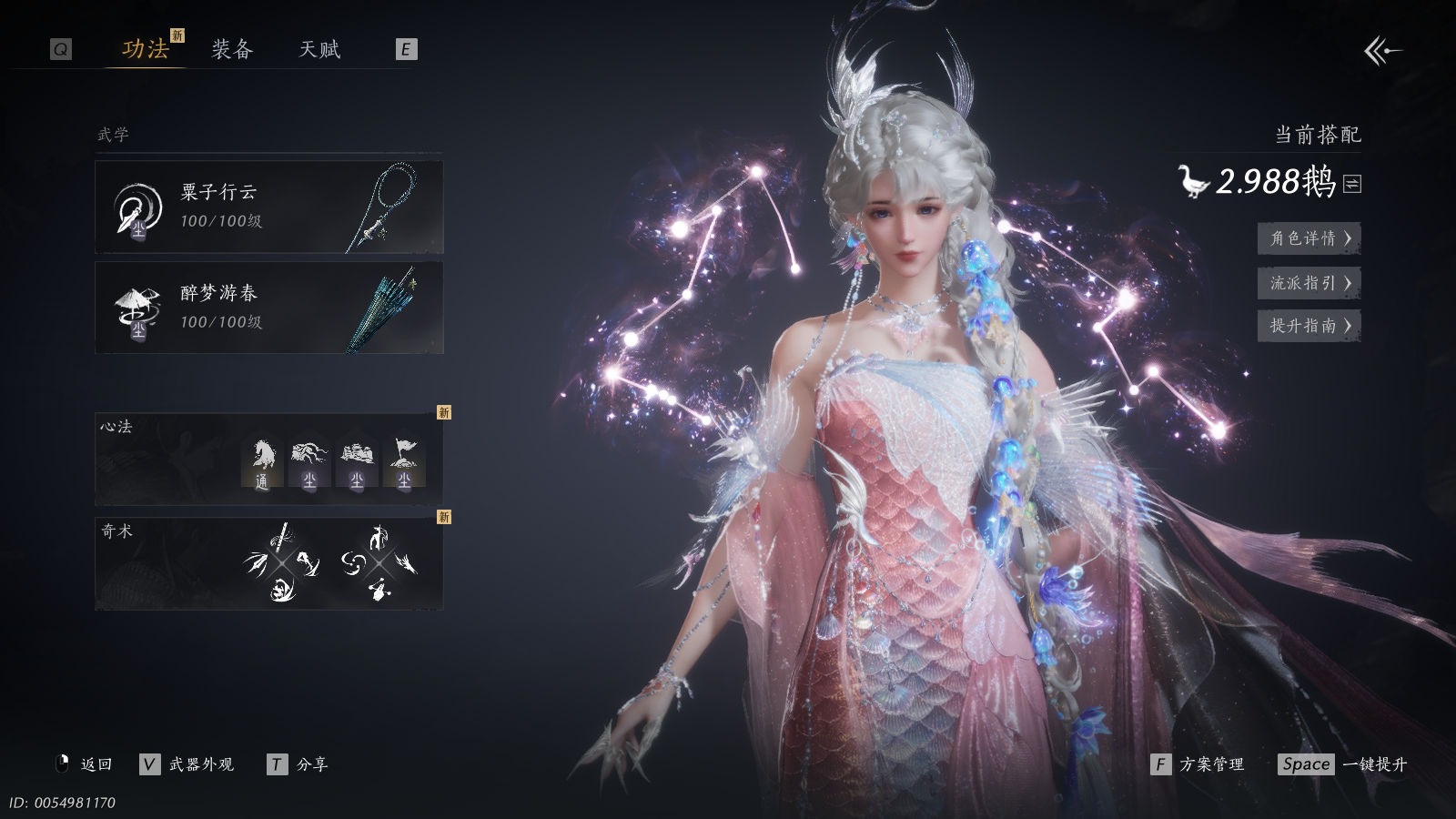The height and width of the screenshot is (819, 1456).
Task: Open the 奇术 mystic arts panel
Action: click(x=269, y=563)
